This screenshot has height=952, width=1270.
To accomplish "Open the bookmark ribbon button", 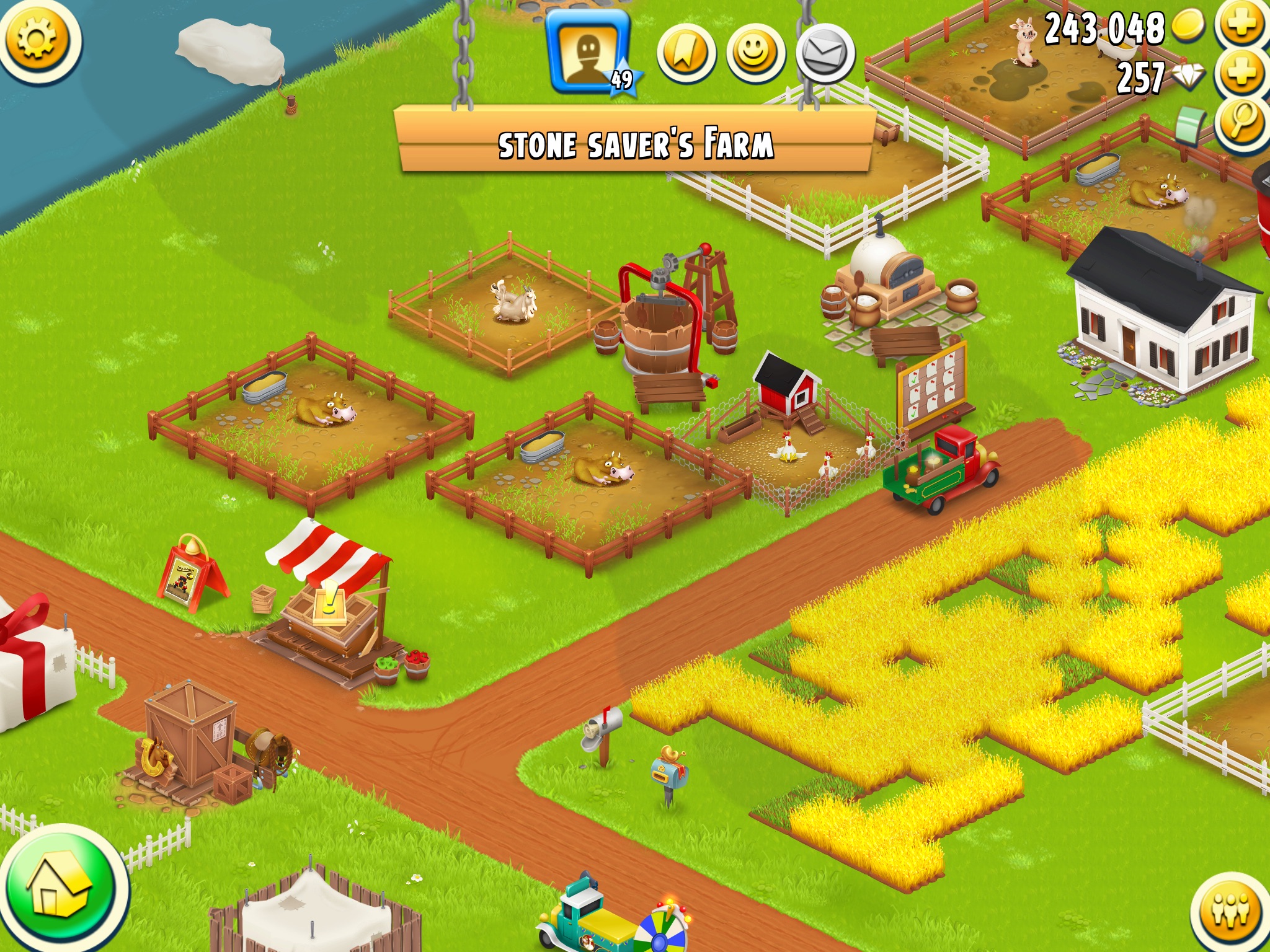I will tap(686, 55).
